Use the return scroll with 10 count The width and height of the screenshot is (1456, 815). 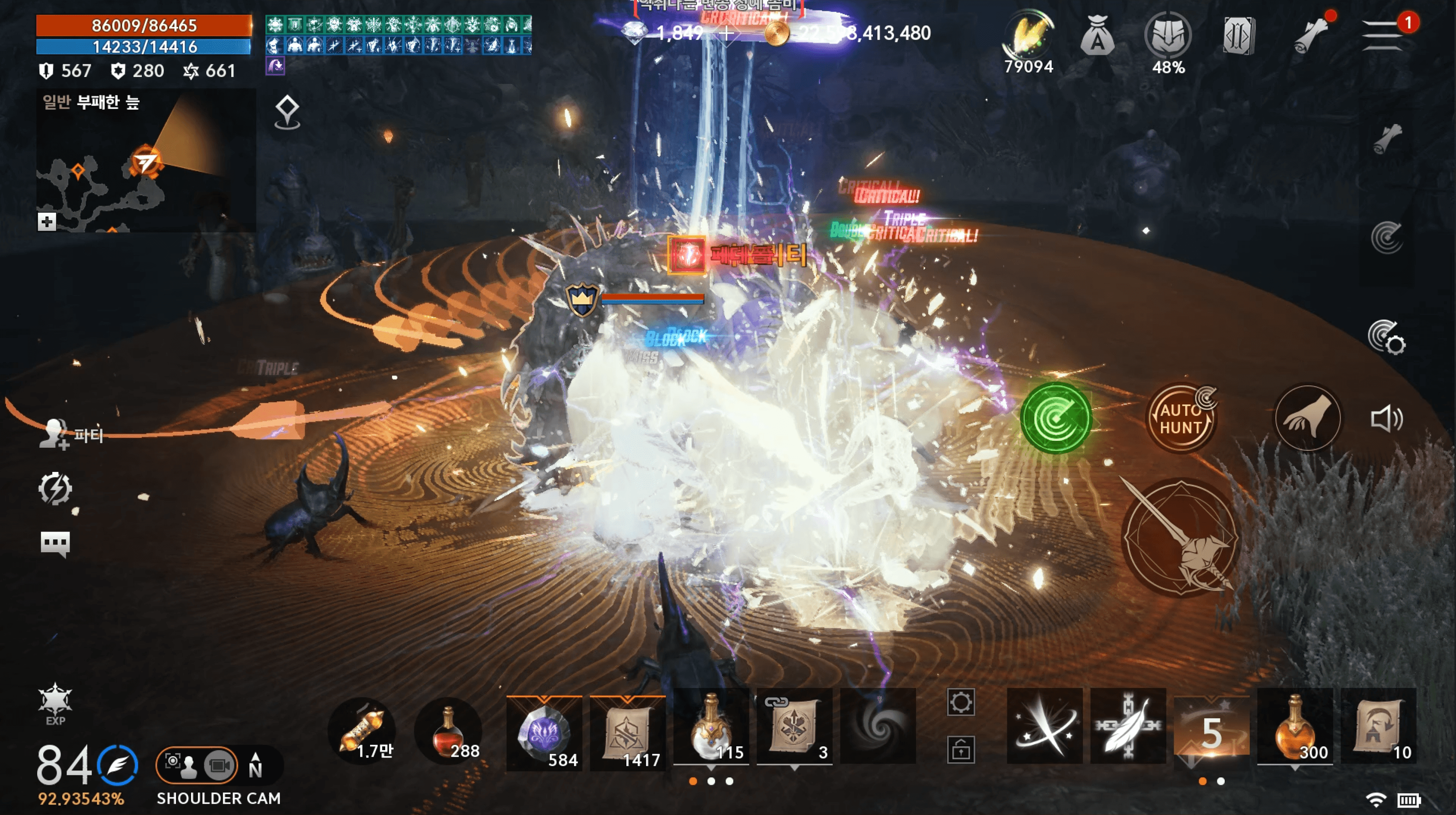(x=1378, y=727)
